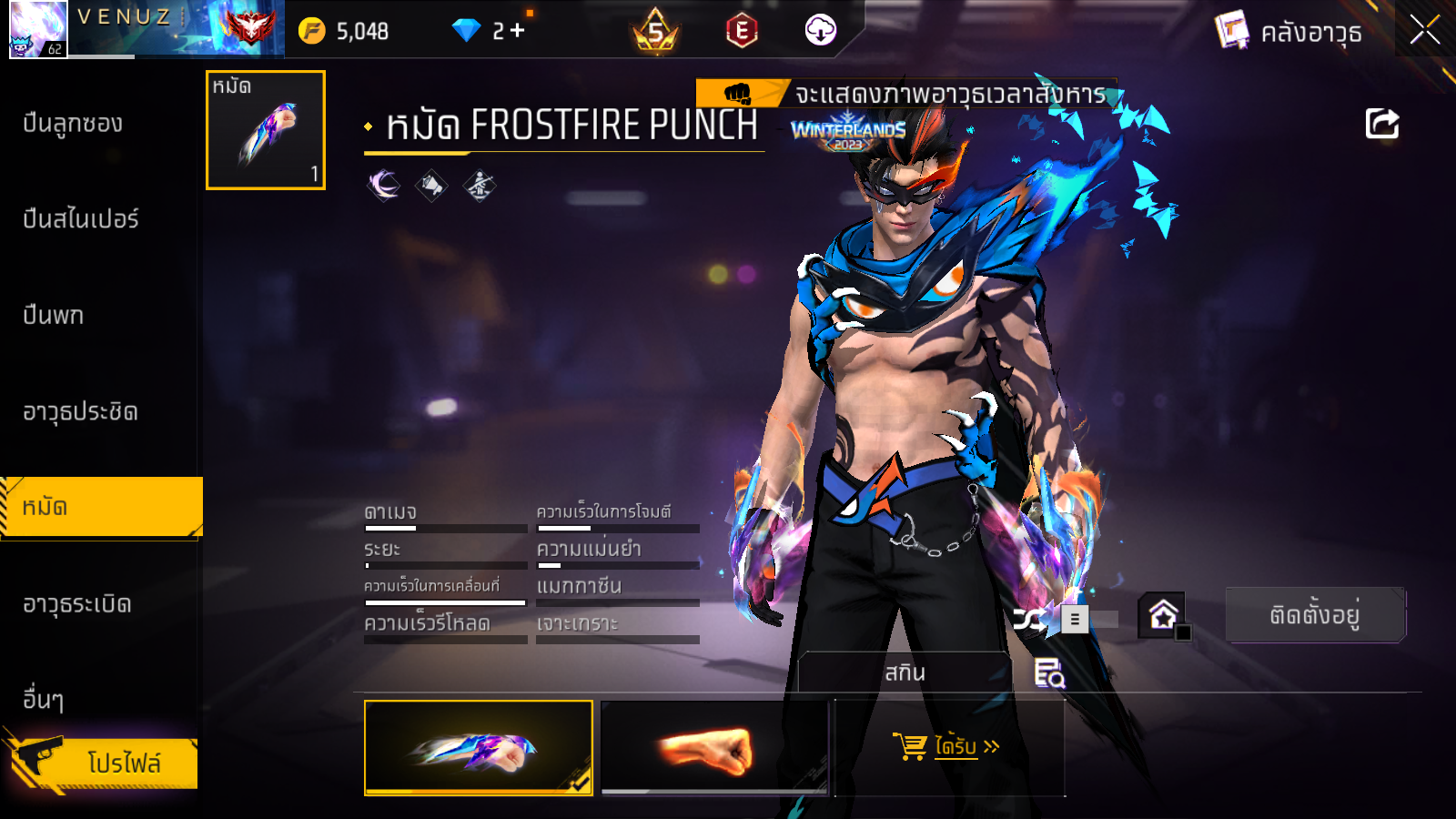The image size is (1456, 819).
Task: Choose the ปืนพก pistol category
Action: pos(54,316)
